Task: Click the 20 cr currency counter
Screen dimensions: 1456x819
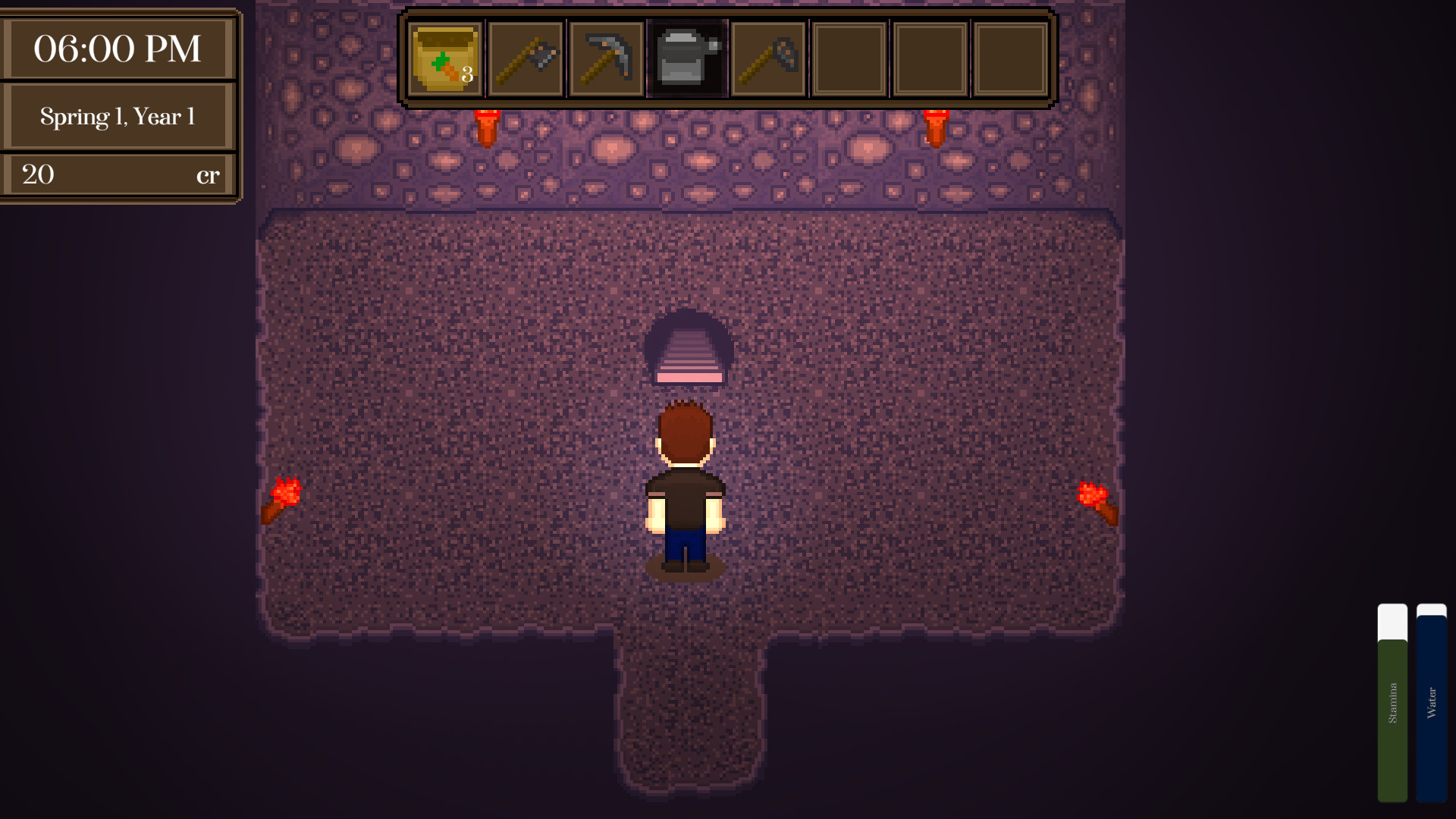Action: [x=119, y=174]
